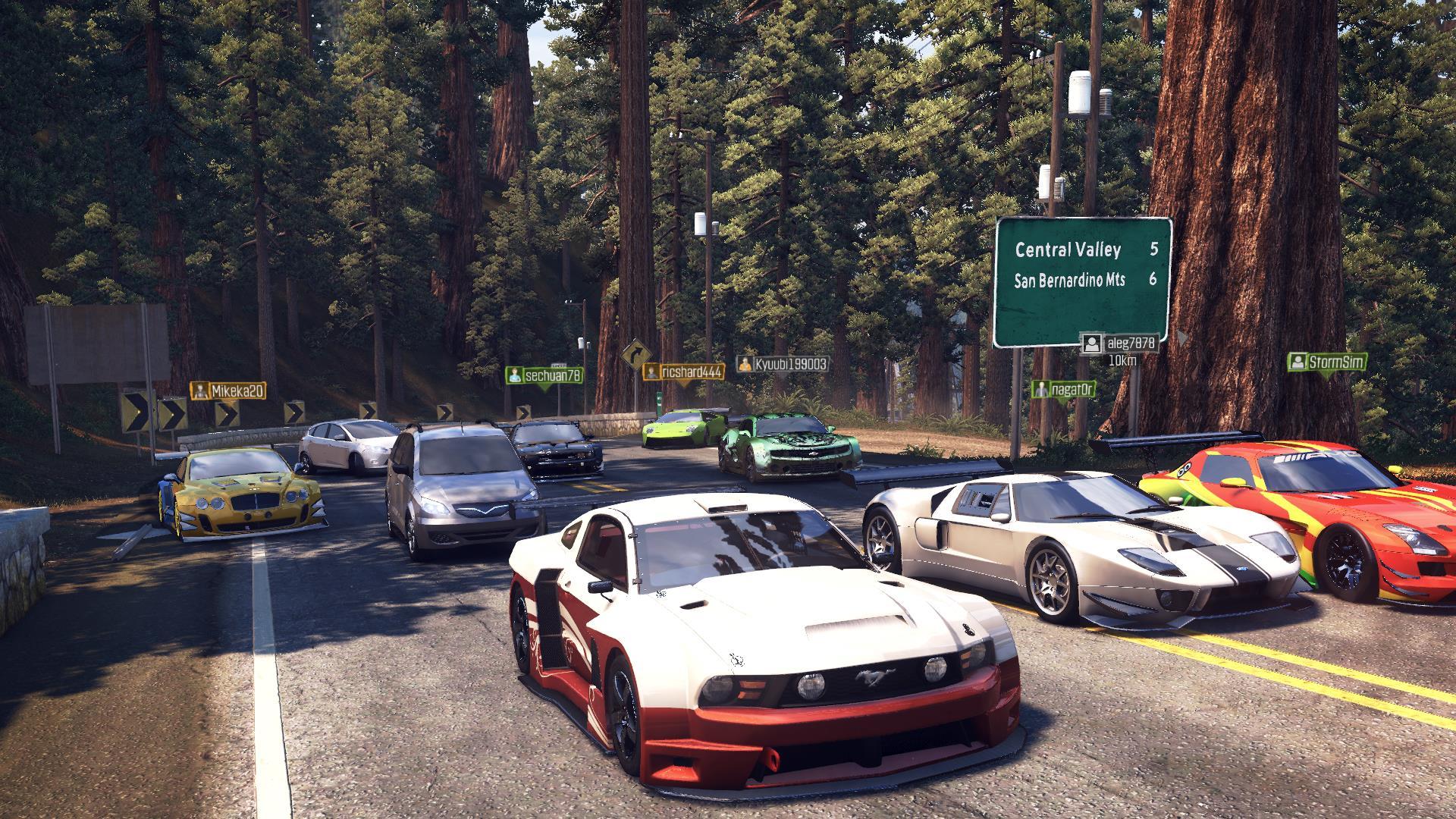Click the aleg7878 player marker
The image size is (1456, 819).
coord(1121,344)
